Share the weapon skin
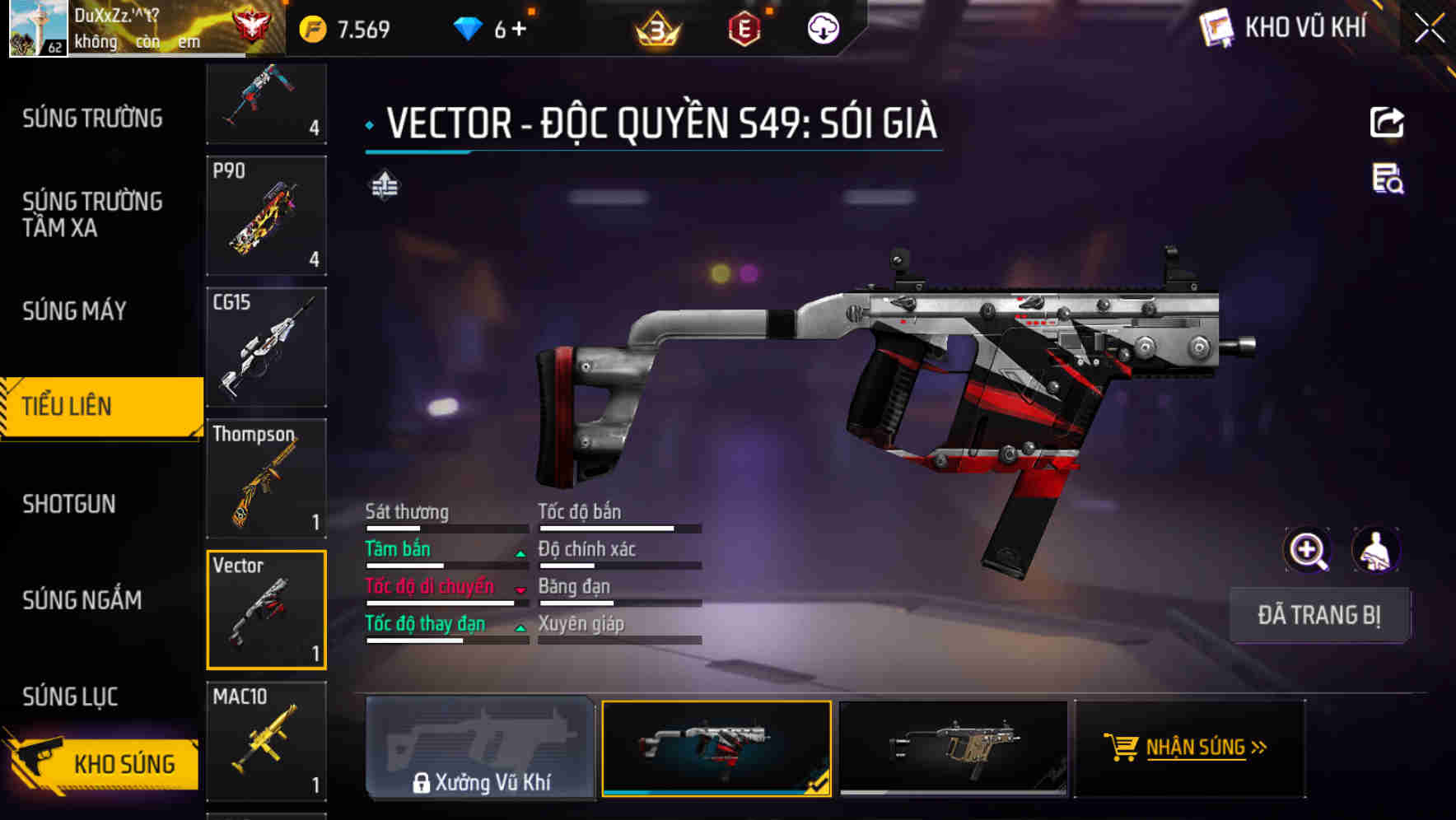This screenshot has width=1456, height=820. (1387, 123)
